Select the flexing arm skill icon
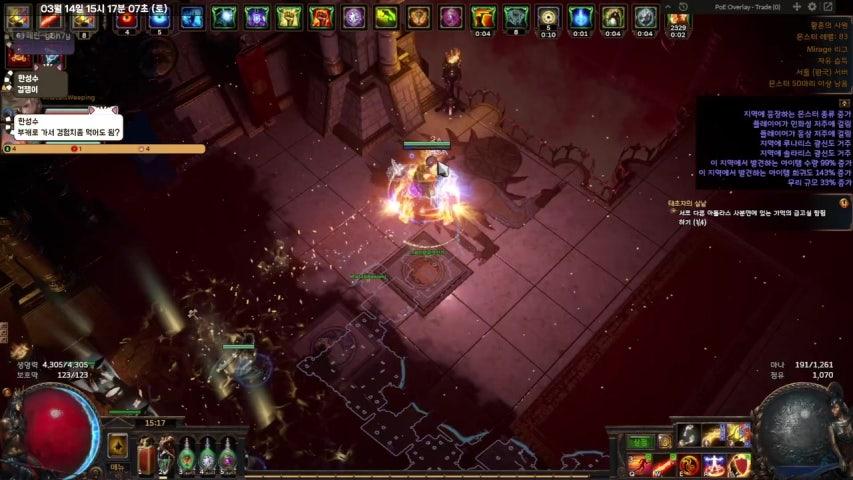 (688, 435)
